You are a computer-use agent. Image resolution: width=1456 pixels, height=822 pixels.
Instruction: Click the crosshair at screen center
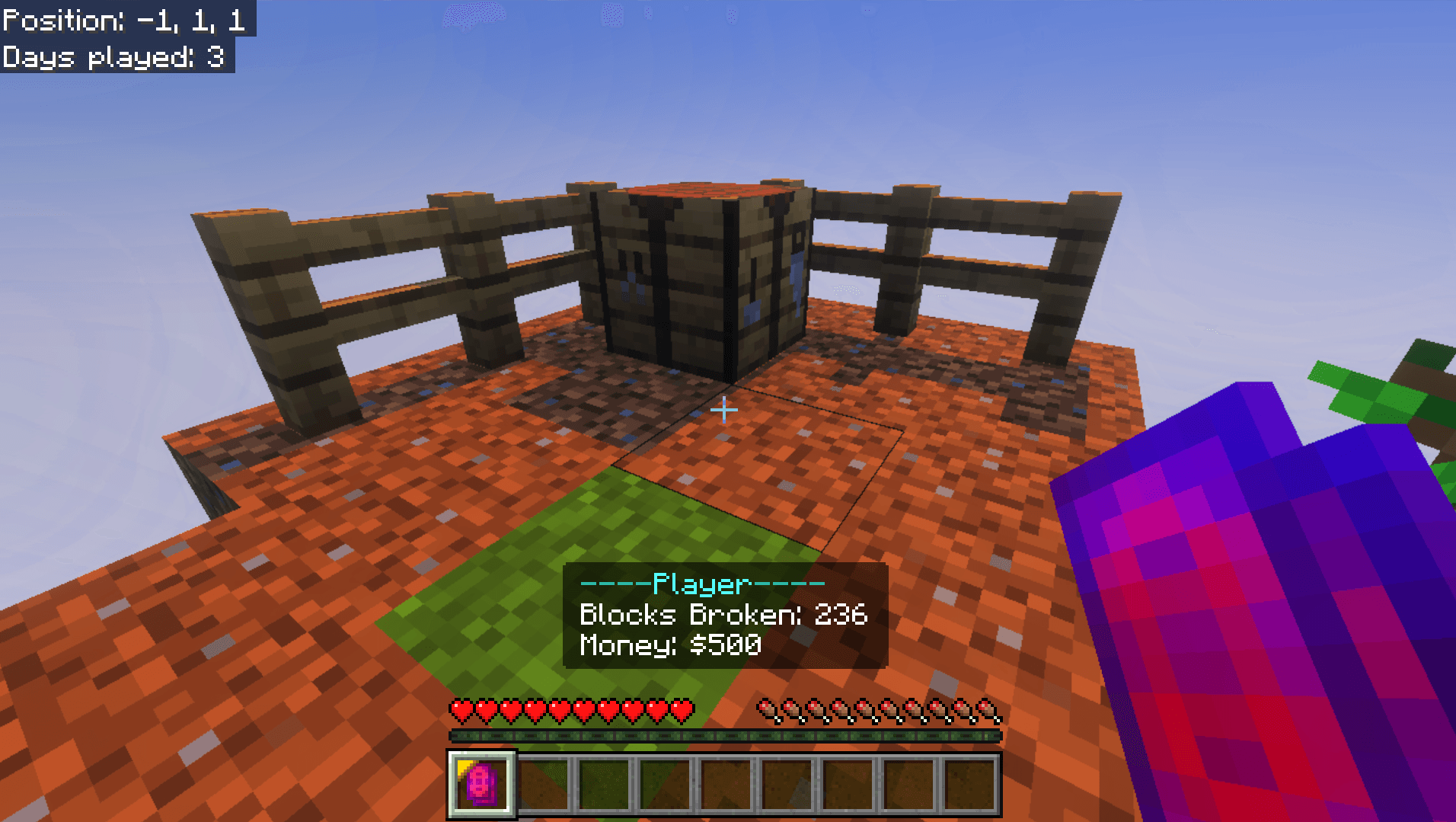pyautogui.click(x=726, y=410)
